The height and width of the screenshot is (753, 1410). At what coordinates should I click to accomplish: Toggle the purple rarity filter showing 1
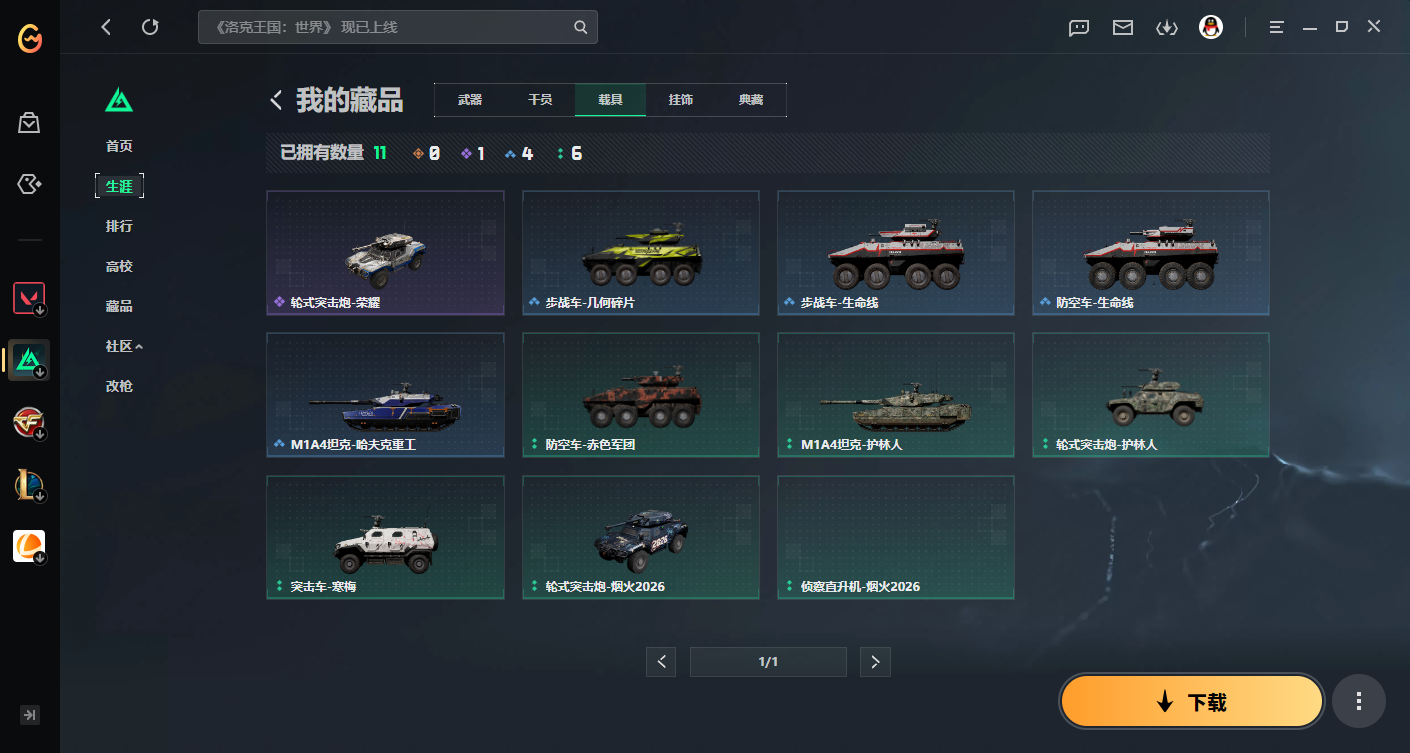point(472,153)
